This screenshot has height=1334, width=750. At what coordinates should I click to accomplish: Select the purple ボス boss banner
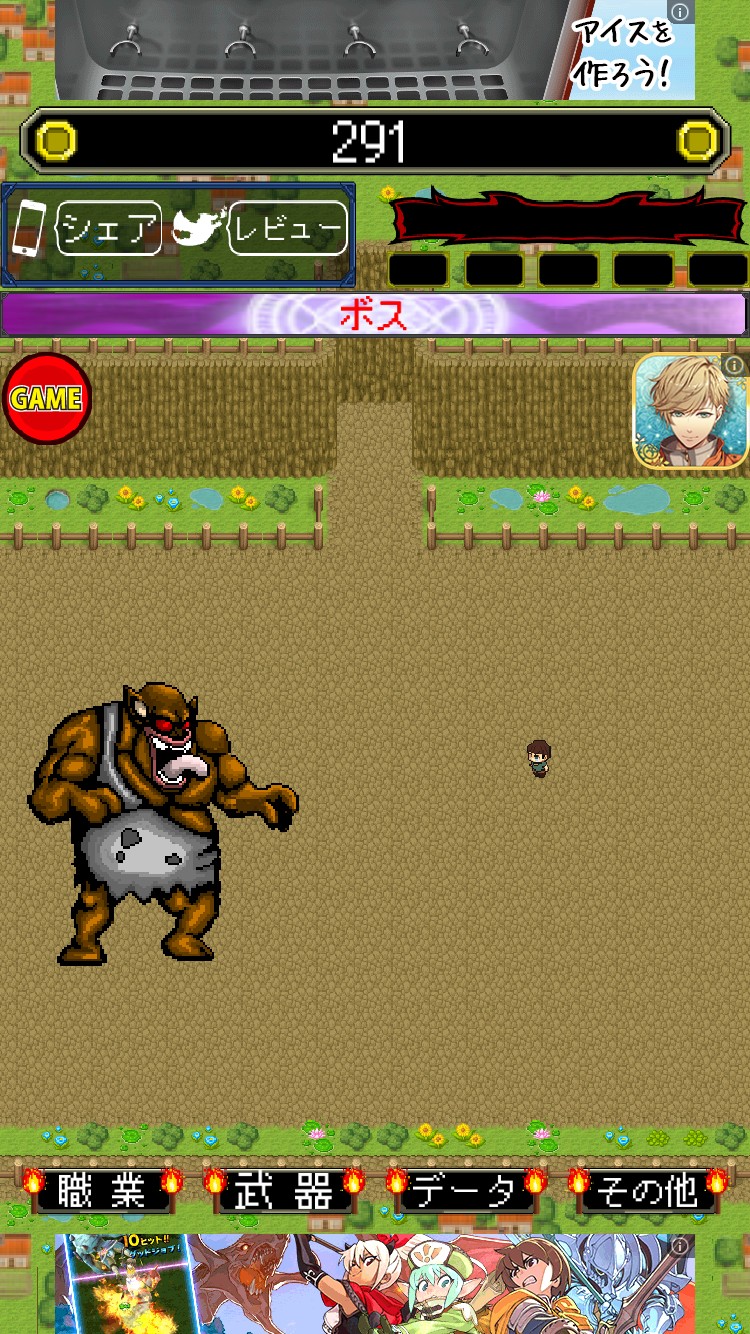coord(374,315)
